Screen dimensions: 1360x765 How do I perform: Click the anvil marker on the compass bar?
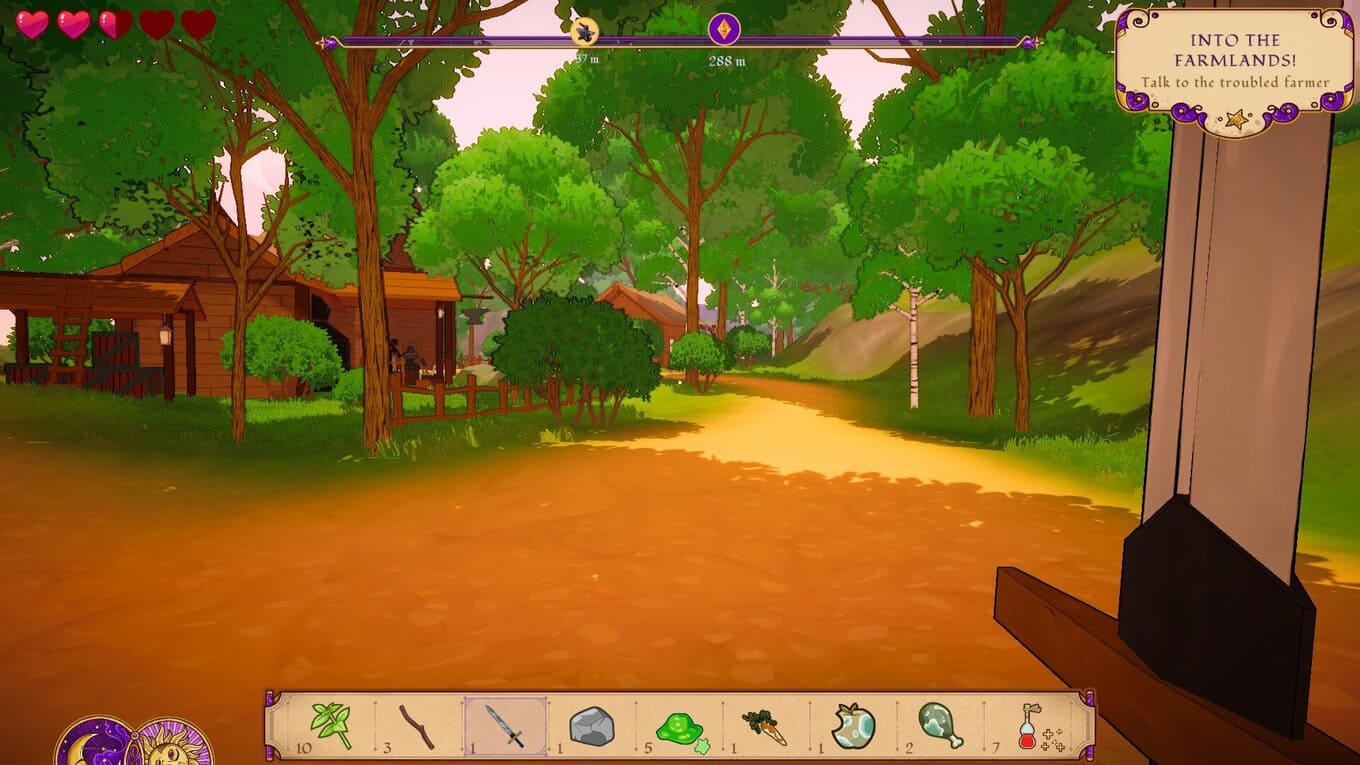pyautogui.click(x=585, y=32)
